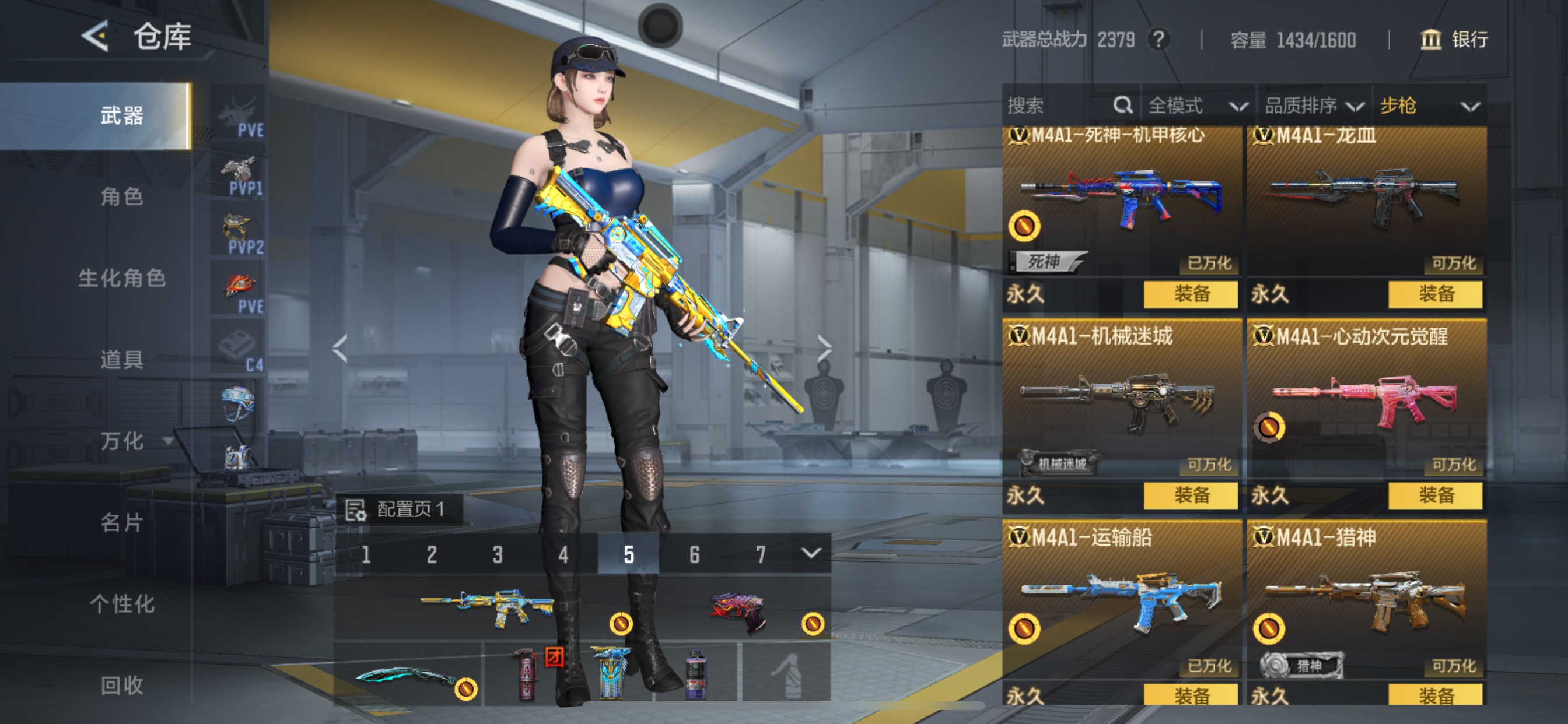
Task: Open the 名片 section
Action: point(122,523)
